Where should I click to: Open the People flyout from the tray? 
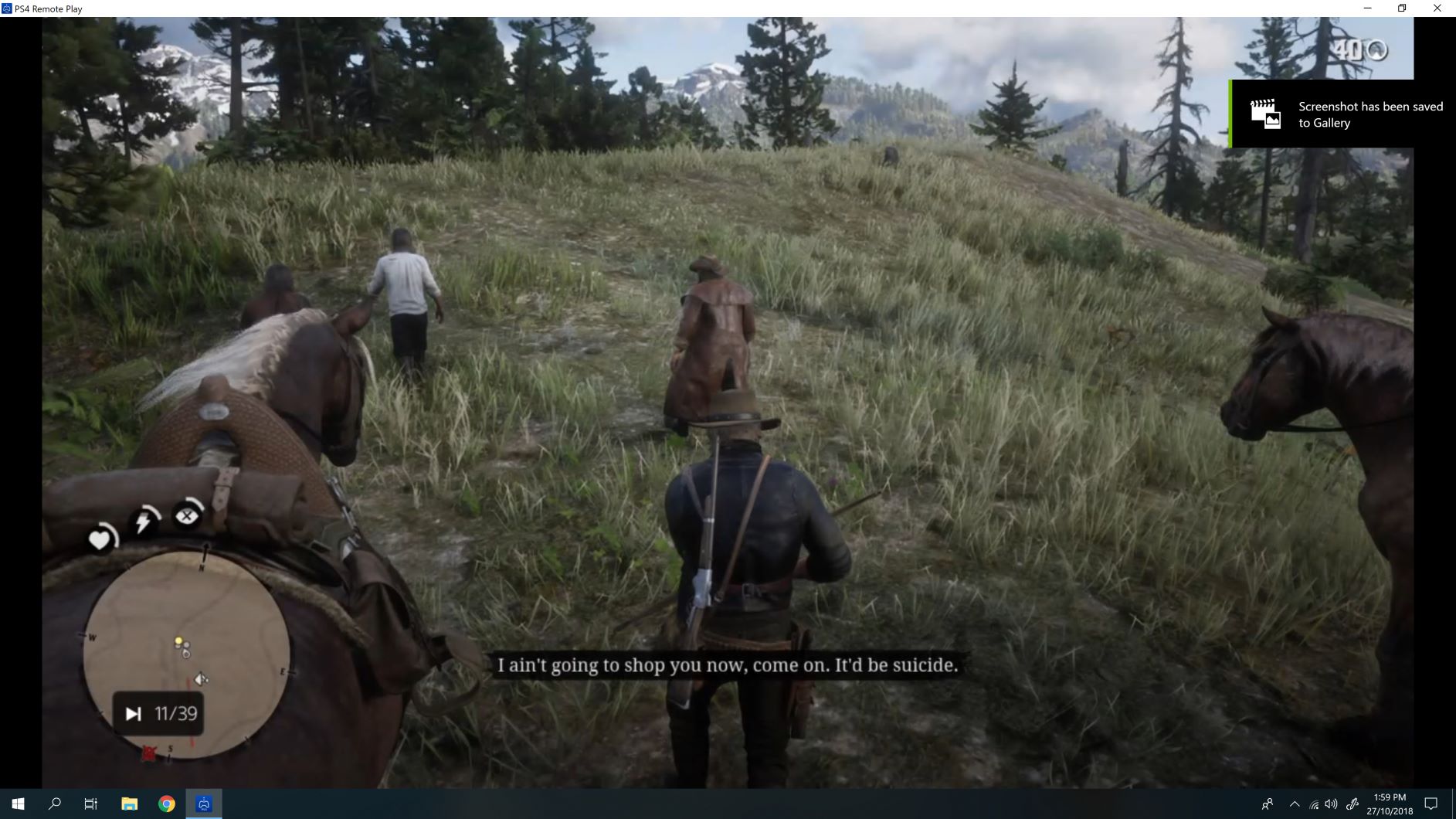pyautogui.click(x=1268, y=805)
